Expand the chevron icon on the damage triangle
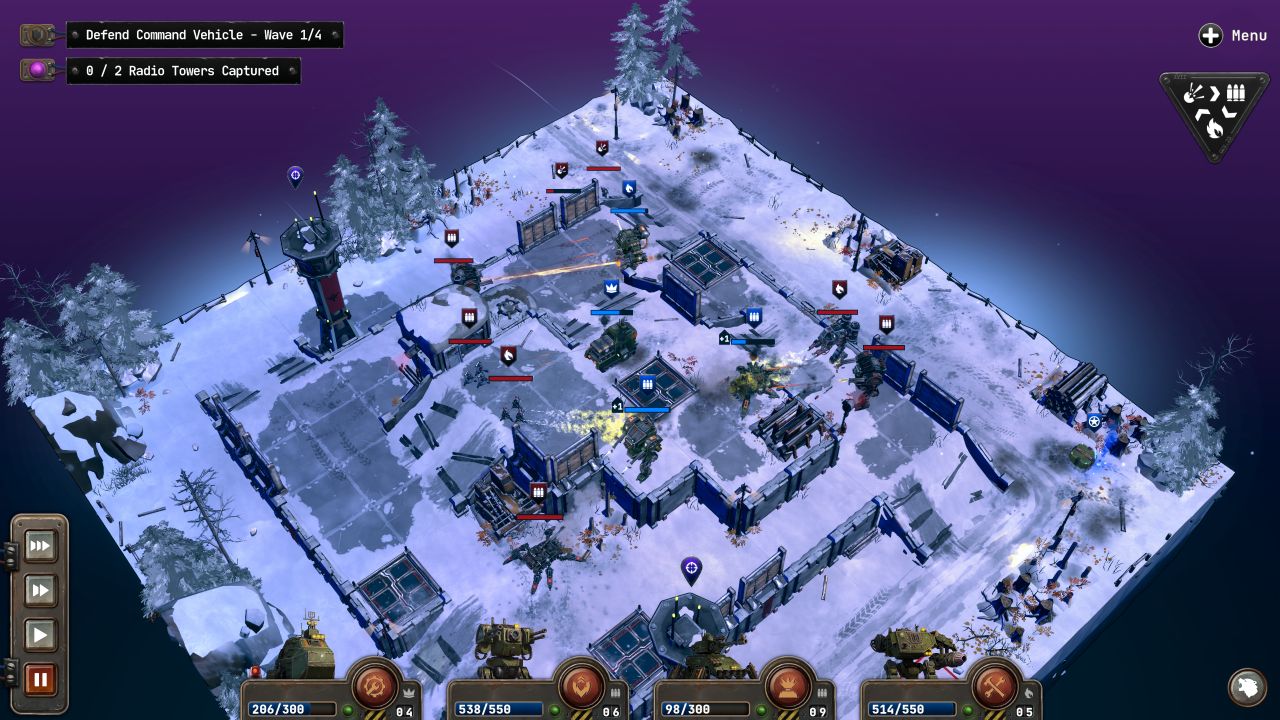 (x=1216, y=91)
